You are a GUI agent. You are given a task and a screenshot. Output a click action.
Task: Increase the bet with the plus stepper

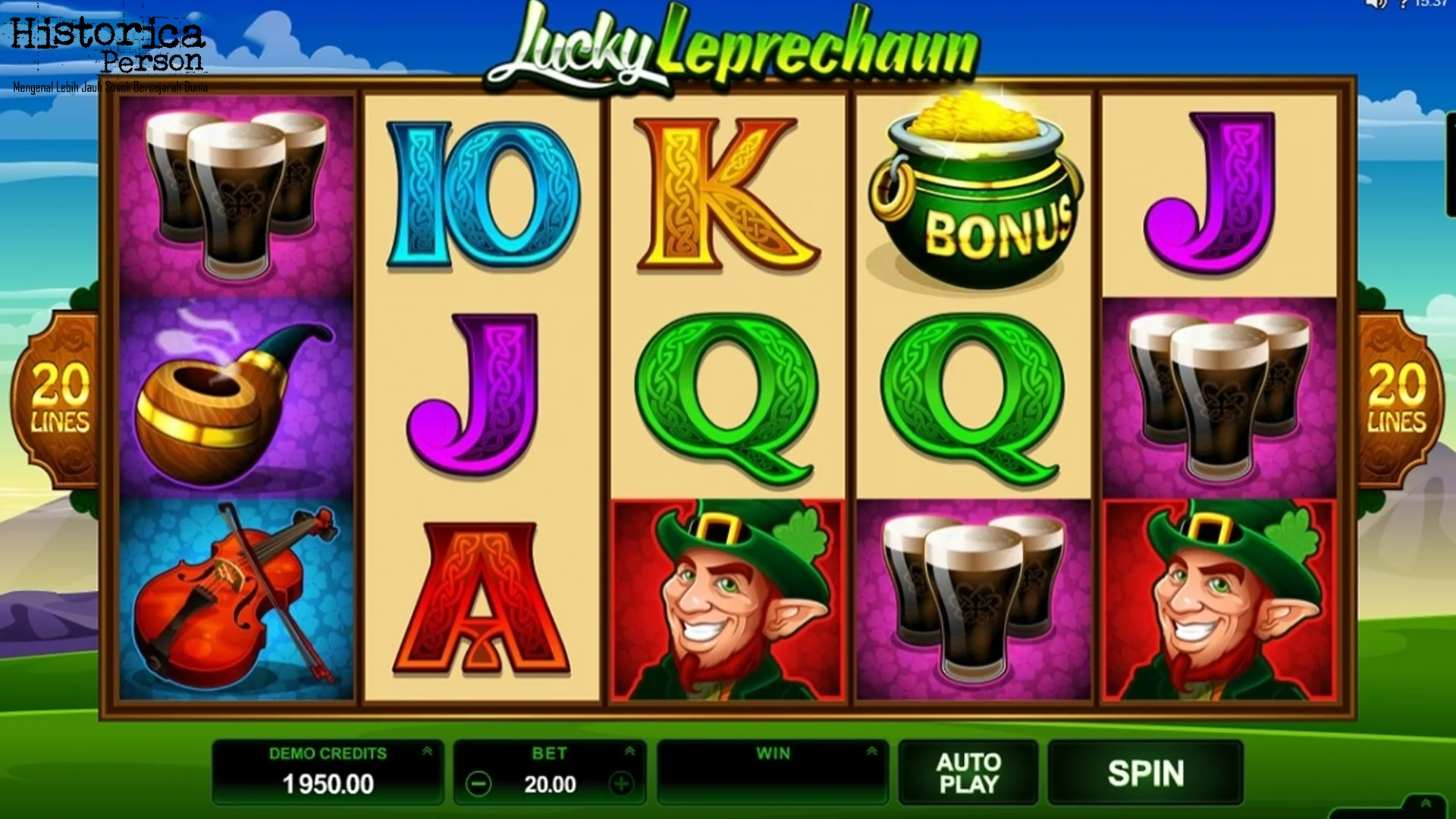pos(623,784)
